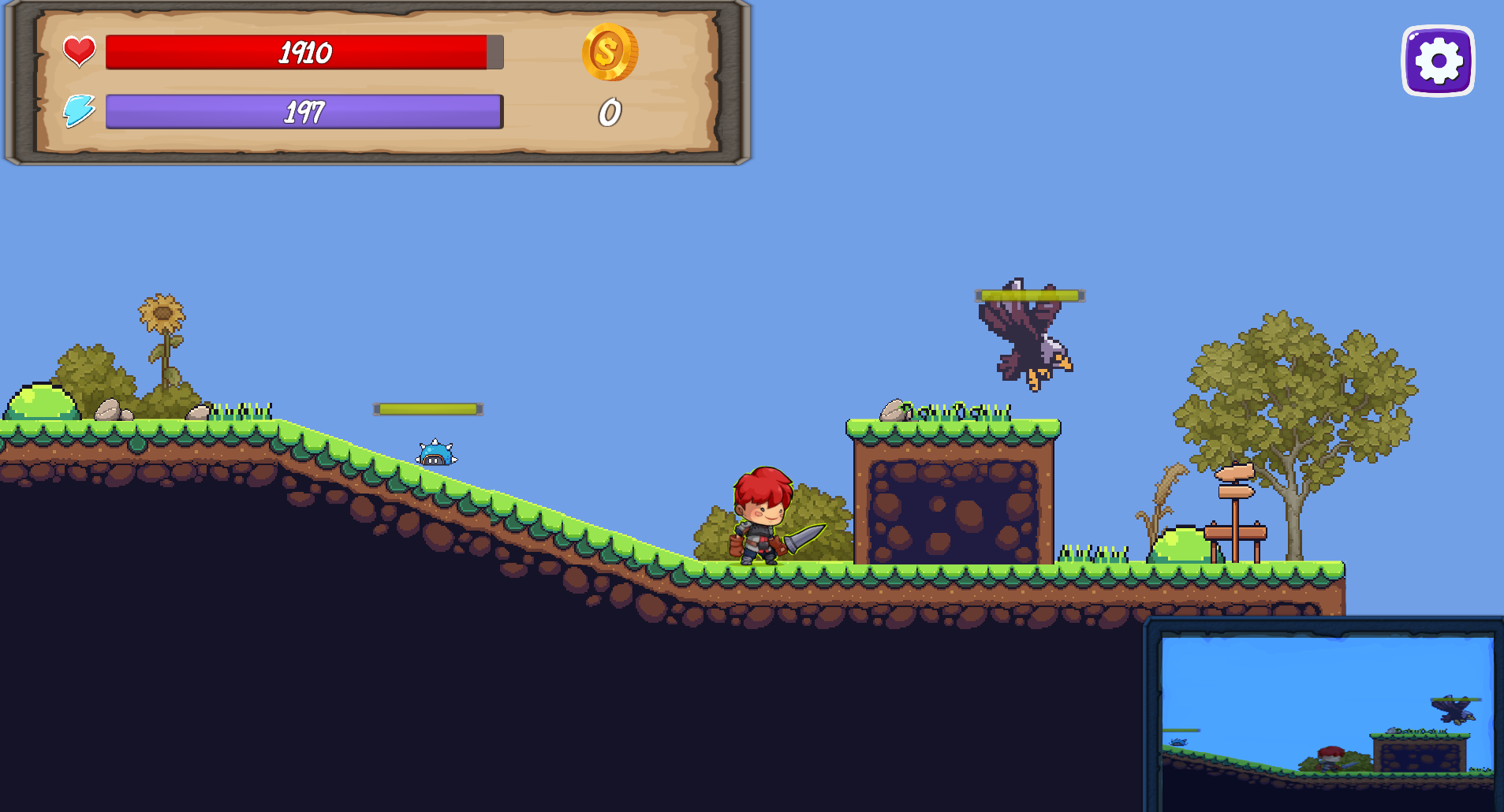Screen dimensions: 1504x812
Task: Click the gold dollar coin icon
Action: pos(609,54)
